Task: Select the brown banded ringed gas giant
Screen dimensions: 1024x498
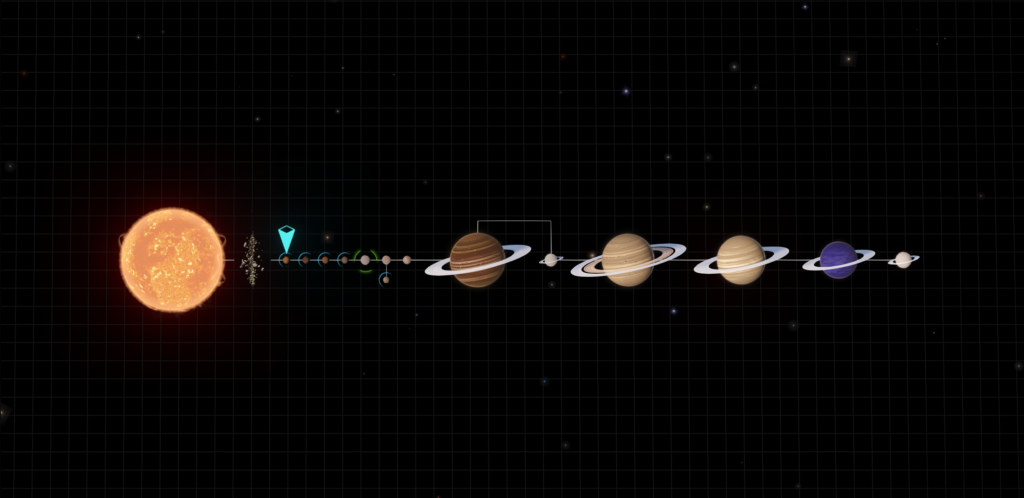Action: pyautogui.click(x=477, y=260)
